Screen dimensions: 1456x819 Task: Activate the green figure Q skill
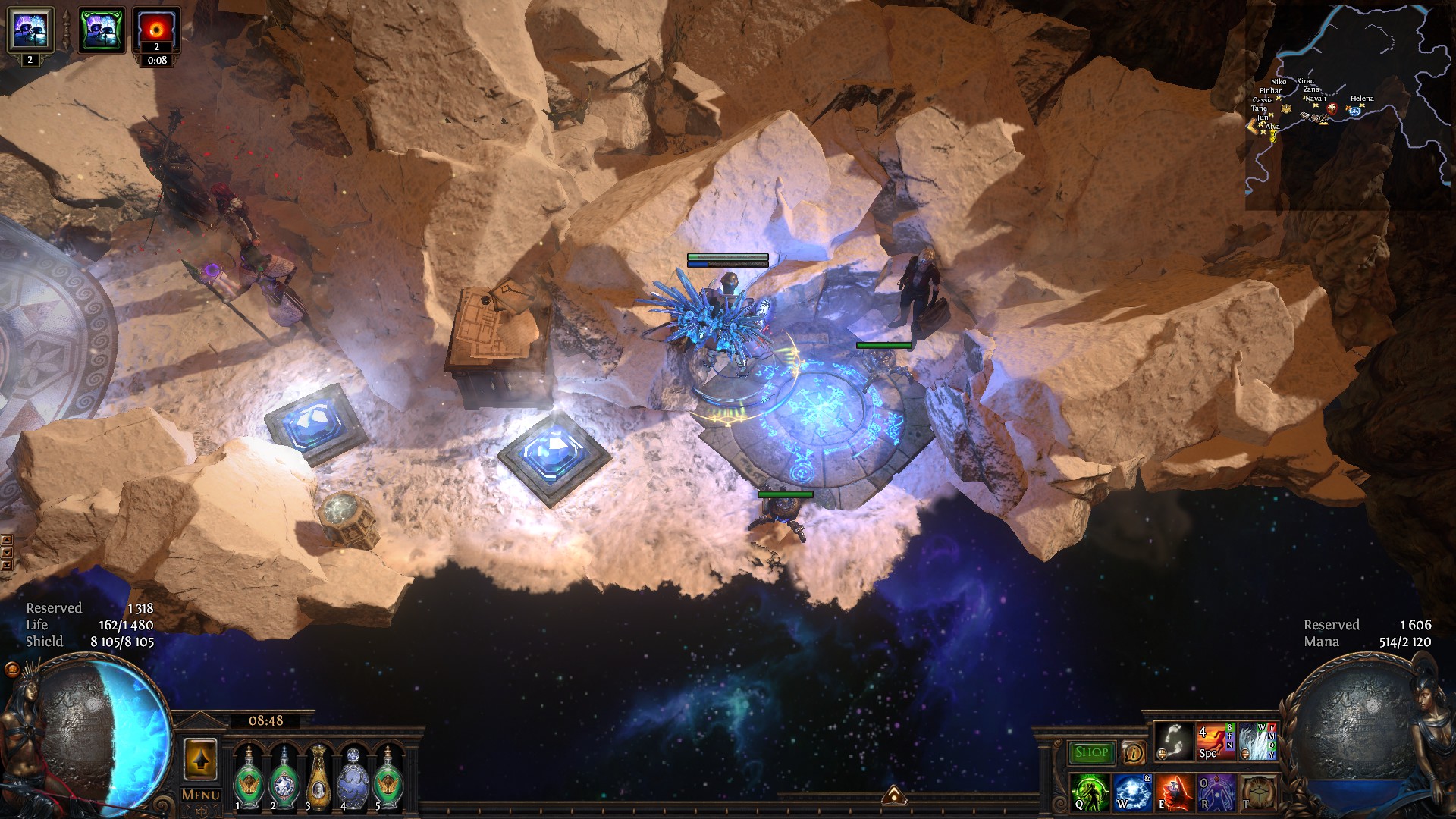tap(1090, 792)
